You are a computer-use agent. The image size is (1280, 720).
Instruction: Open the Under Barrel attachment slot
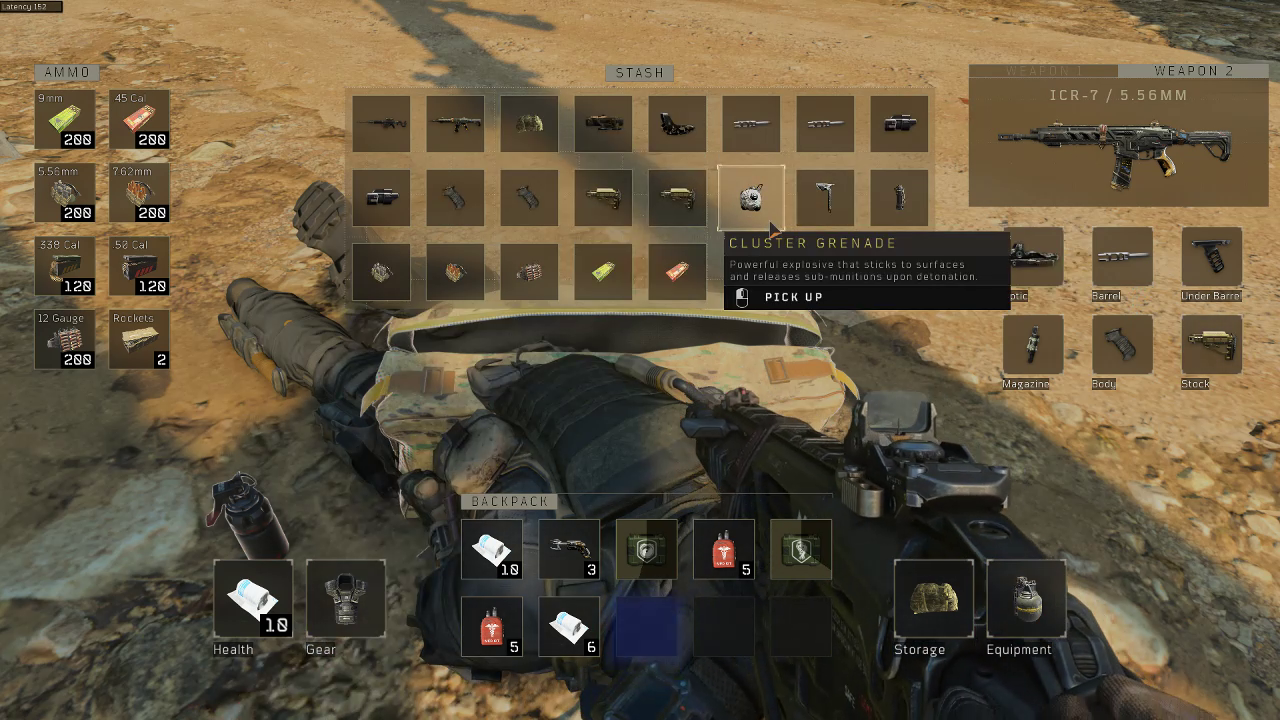pos(1211,257)
